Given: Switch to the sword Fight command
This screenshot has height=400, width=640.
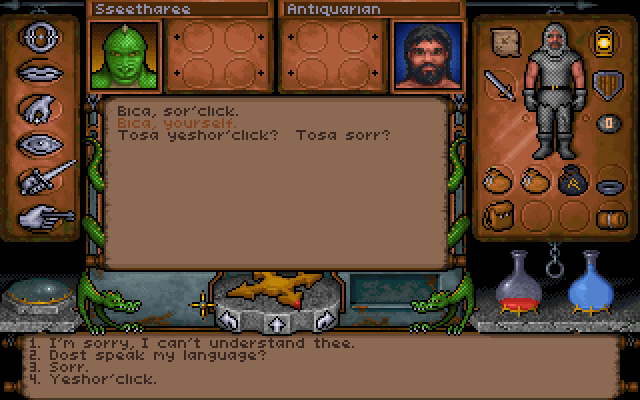Looking at the screenshot, I should pyautogui.click(x=47, y=178).
